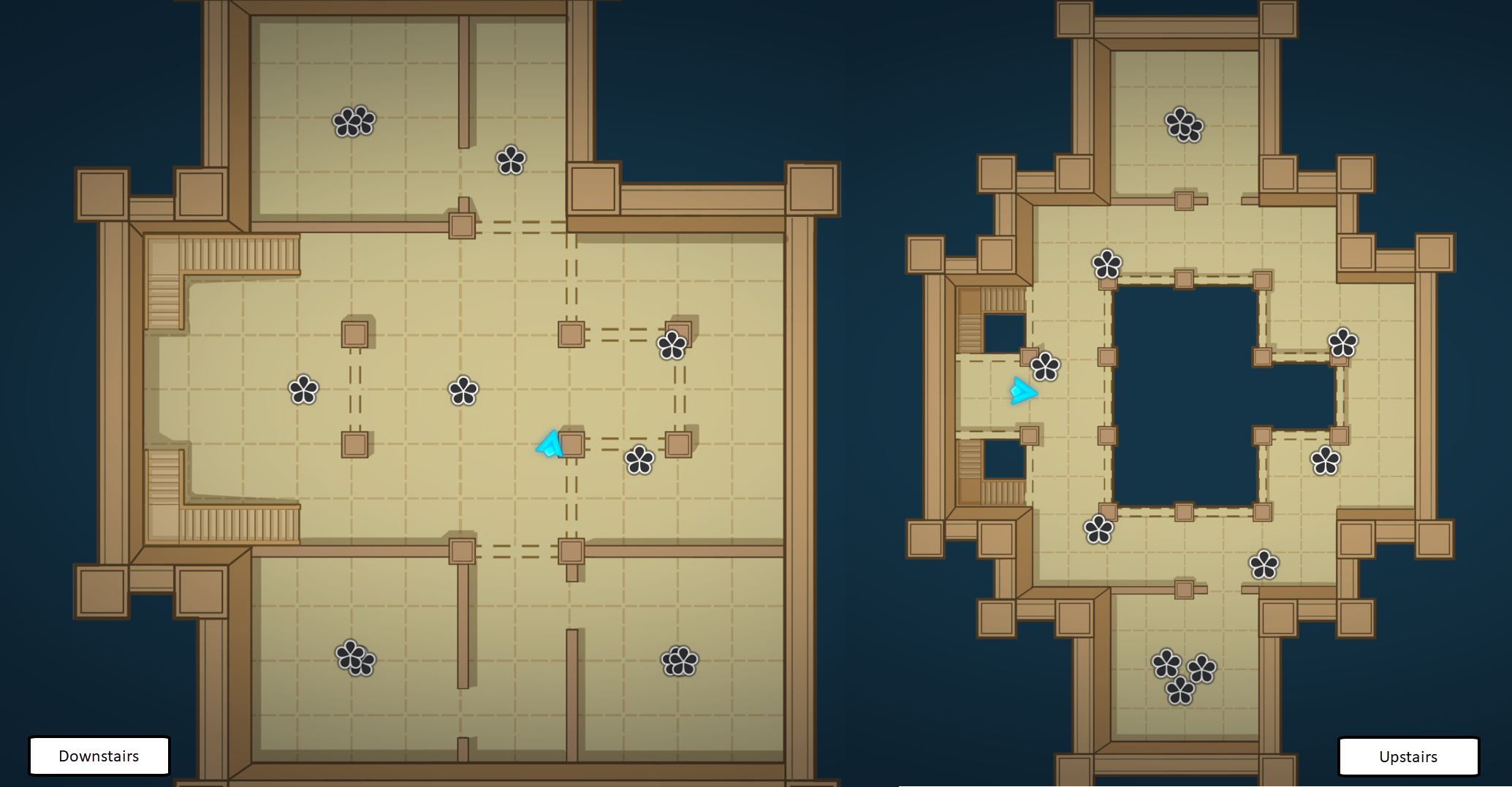
Task: Open the Upstairs floor view
Action: 1407,756
